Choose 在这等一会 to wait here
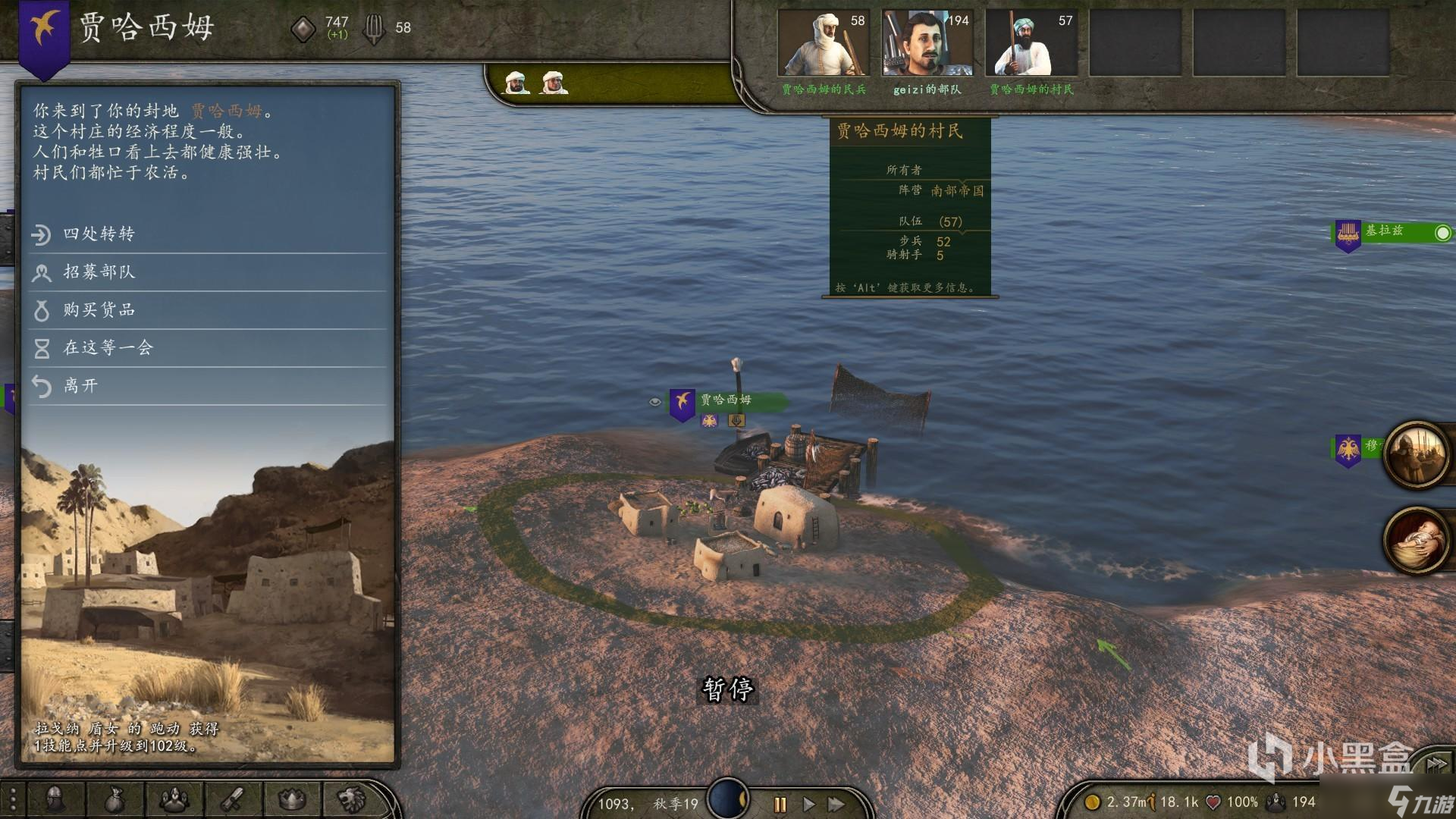Viewport: 1456px width, 819px height. tap(108, 347)
